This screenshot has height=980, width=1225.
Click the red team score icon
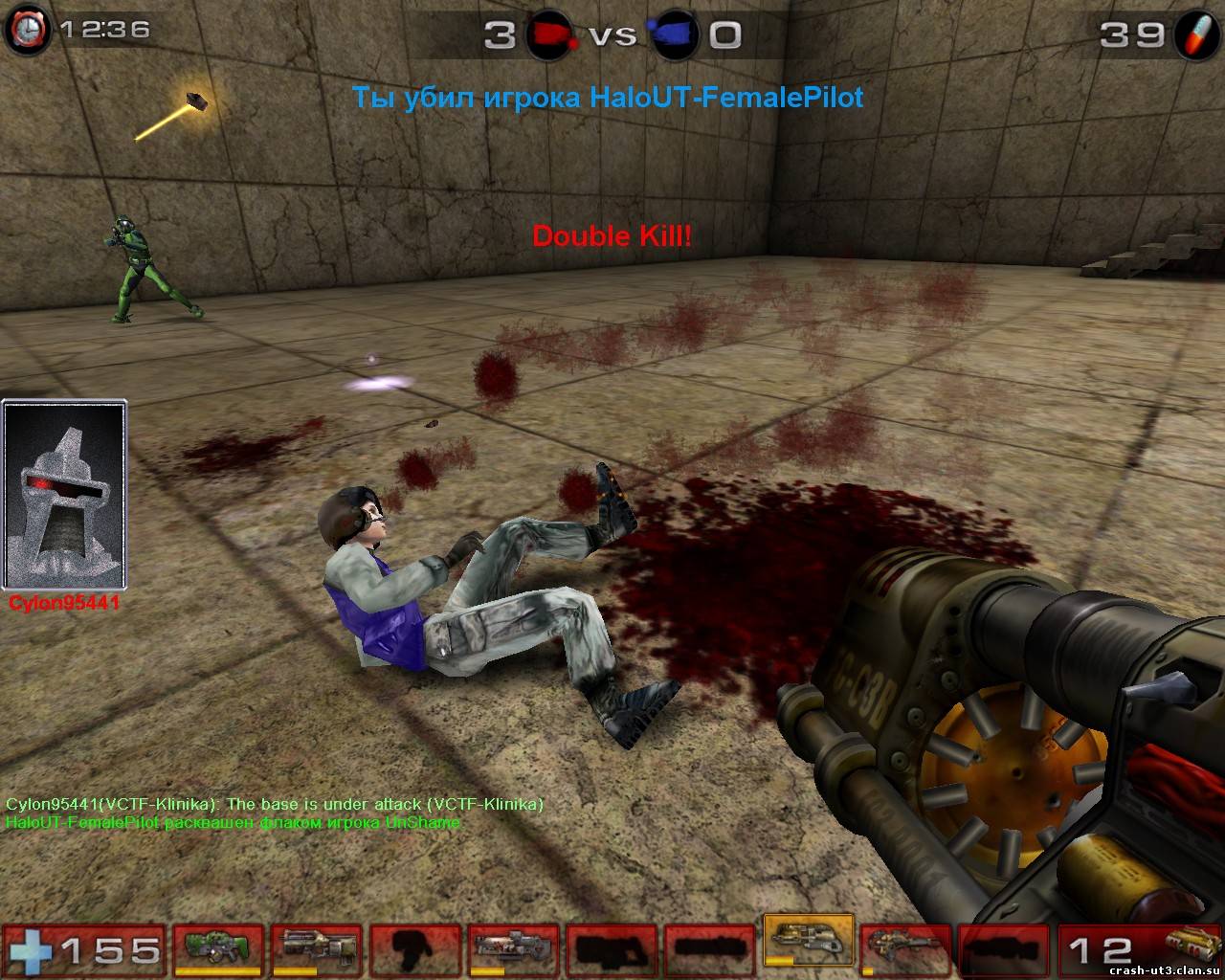click(548, 35)
